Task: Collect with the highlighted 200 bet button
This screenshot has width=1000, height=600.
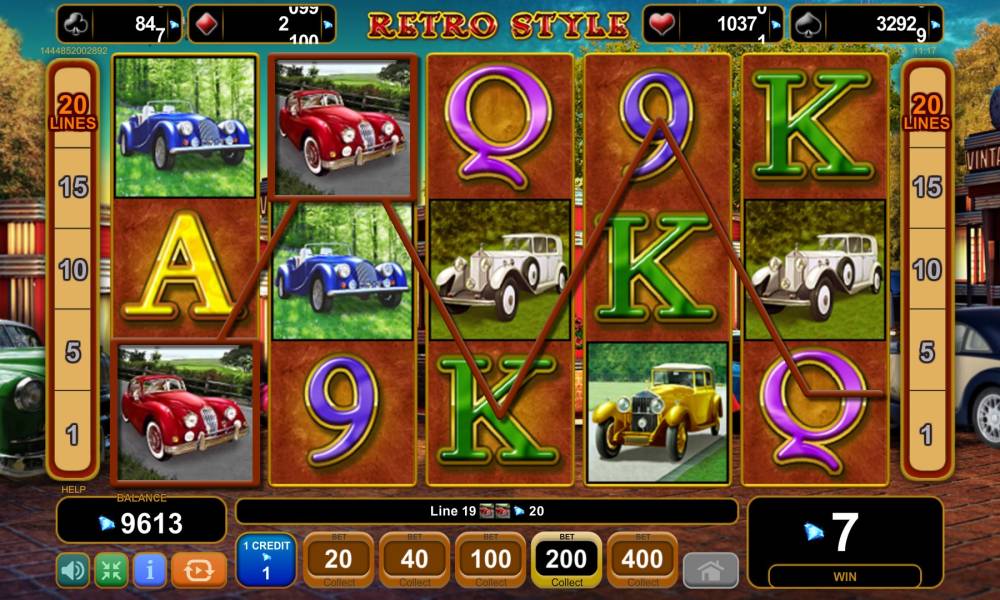Action: tap(567, 561)
